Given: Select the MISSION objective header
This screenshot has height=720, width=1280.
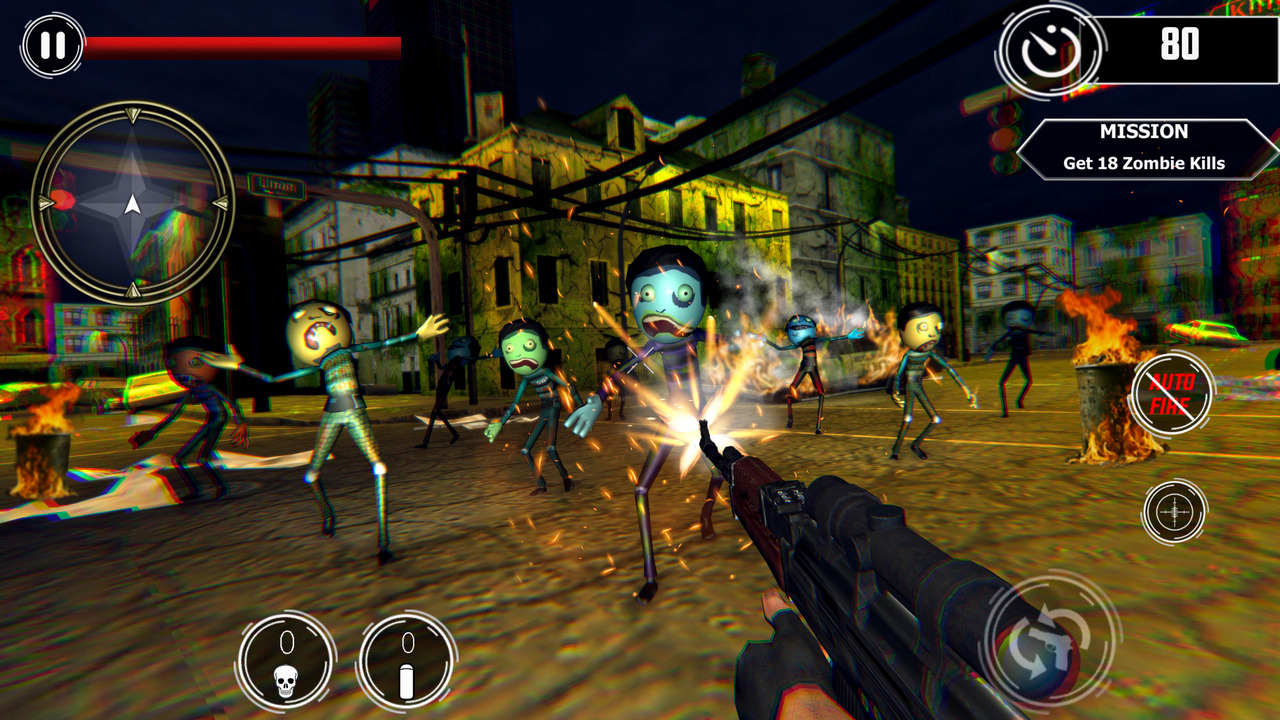Looking at the screenshot, I should (x=1143, y=131).
